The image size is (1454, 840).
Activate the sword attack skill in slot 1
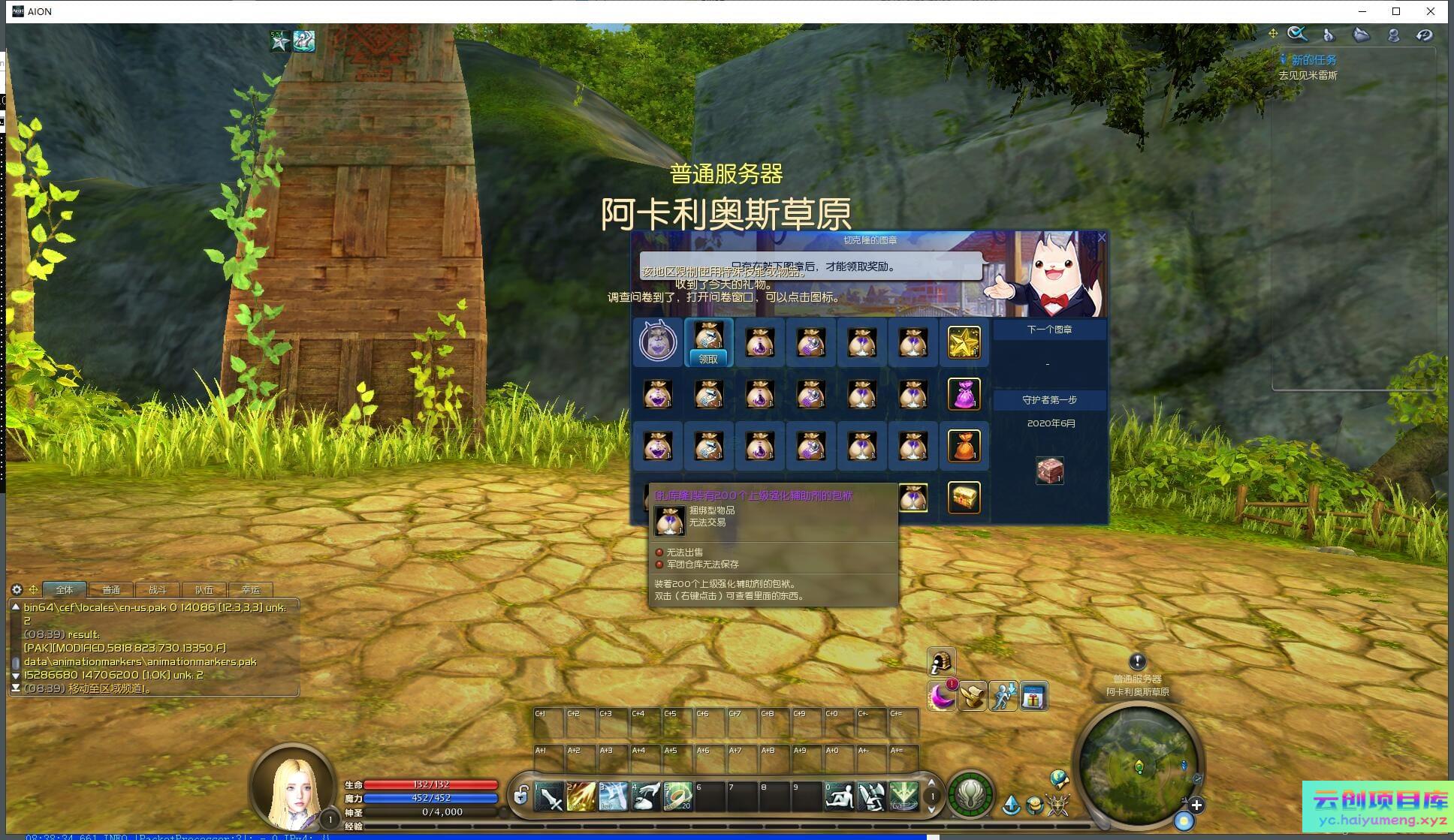pos(549,797)
